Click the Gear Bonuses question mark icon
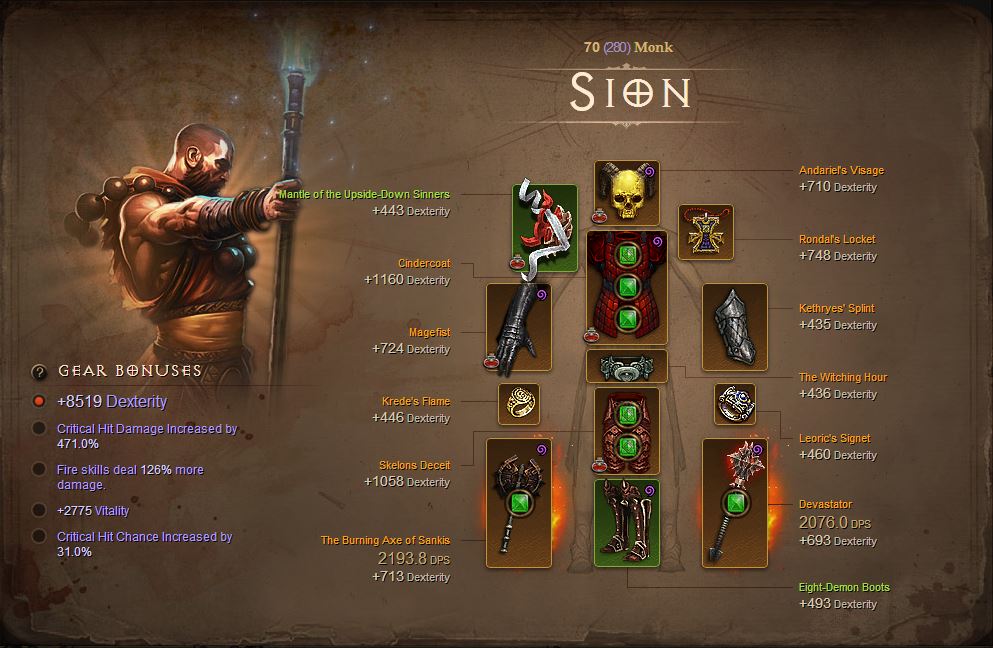The height and width of the screenshot is (648, 993). click(39, 372)
